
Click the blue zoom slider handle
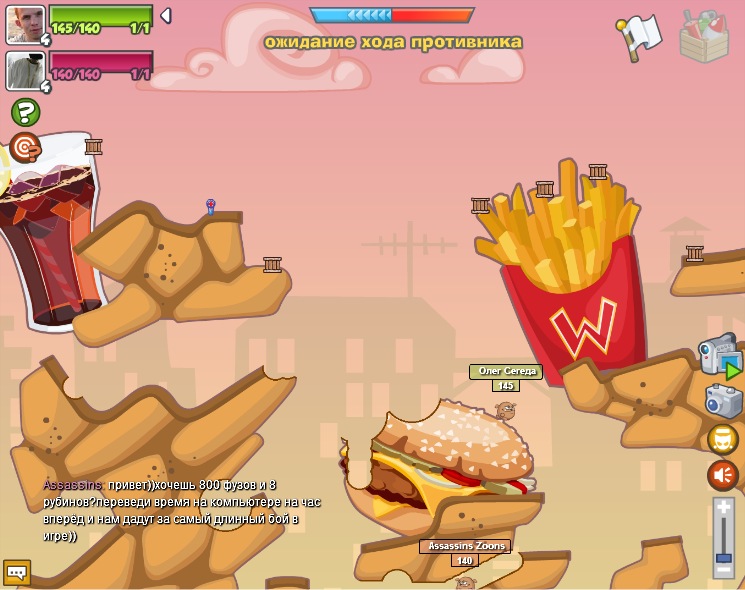[x=723, y=555]
